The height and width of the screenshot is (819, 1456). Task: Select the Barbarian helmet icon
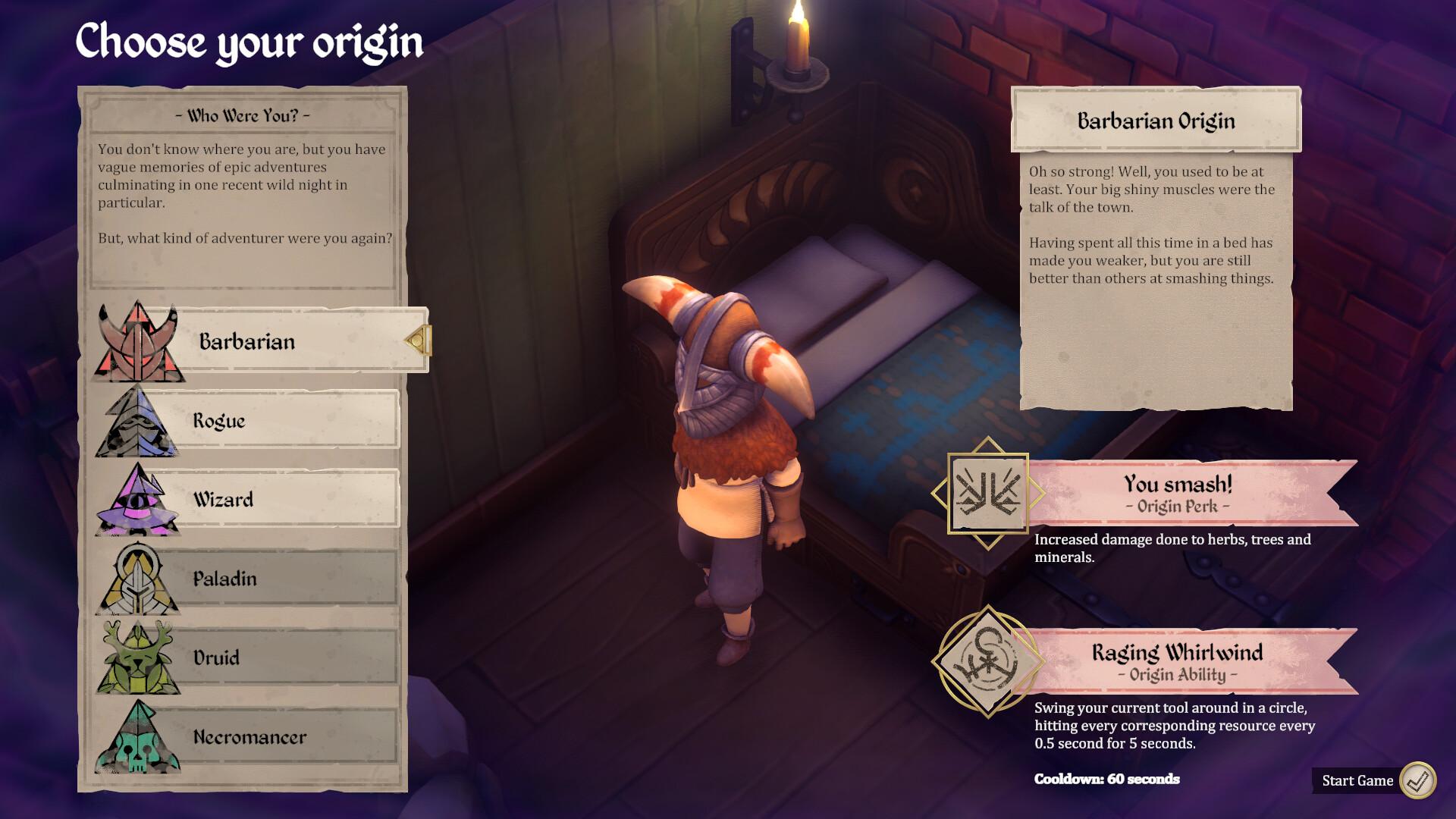138,340
